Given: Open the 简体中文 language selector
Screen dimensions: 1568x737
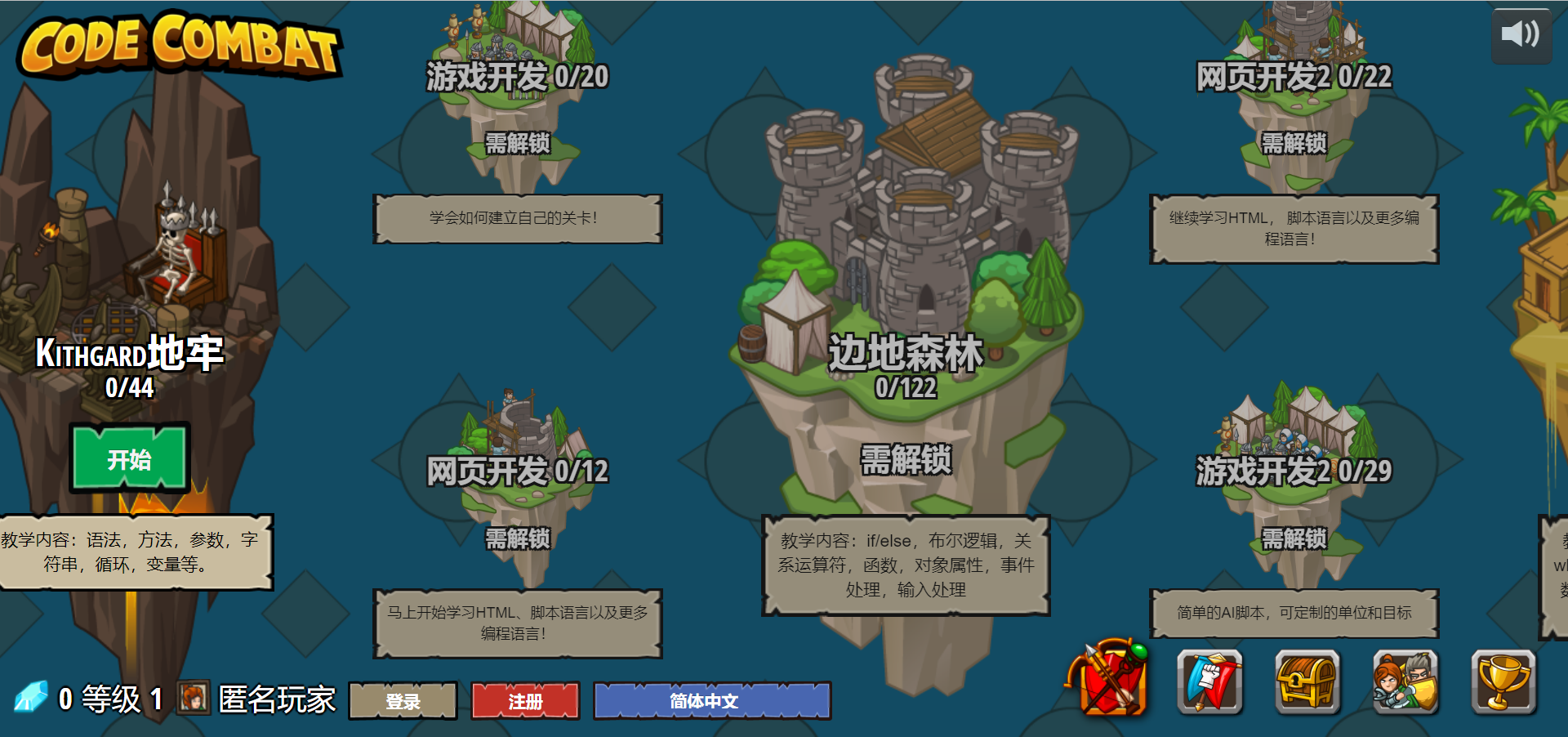Looking at the screenshot, I should click(x=710, y=700).
